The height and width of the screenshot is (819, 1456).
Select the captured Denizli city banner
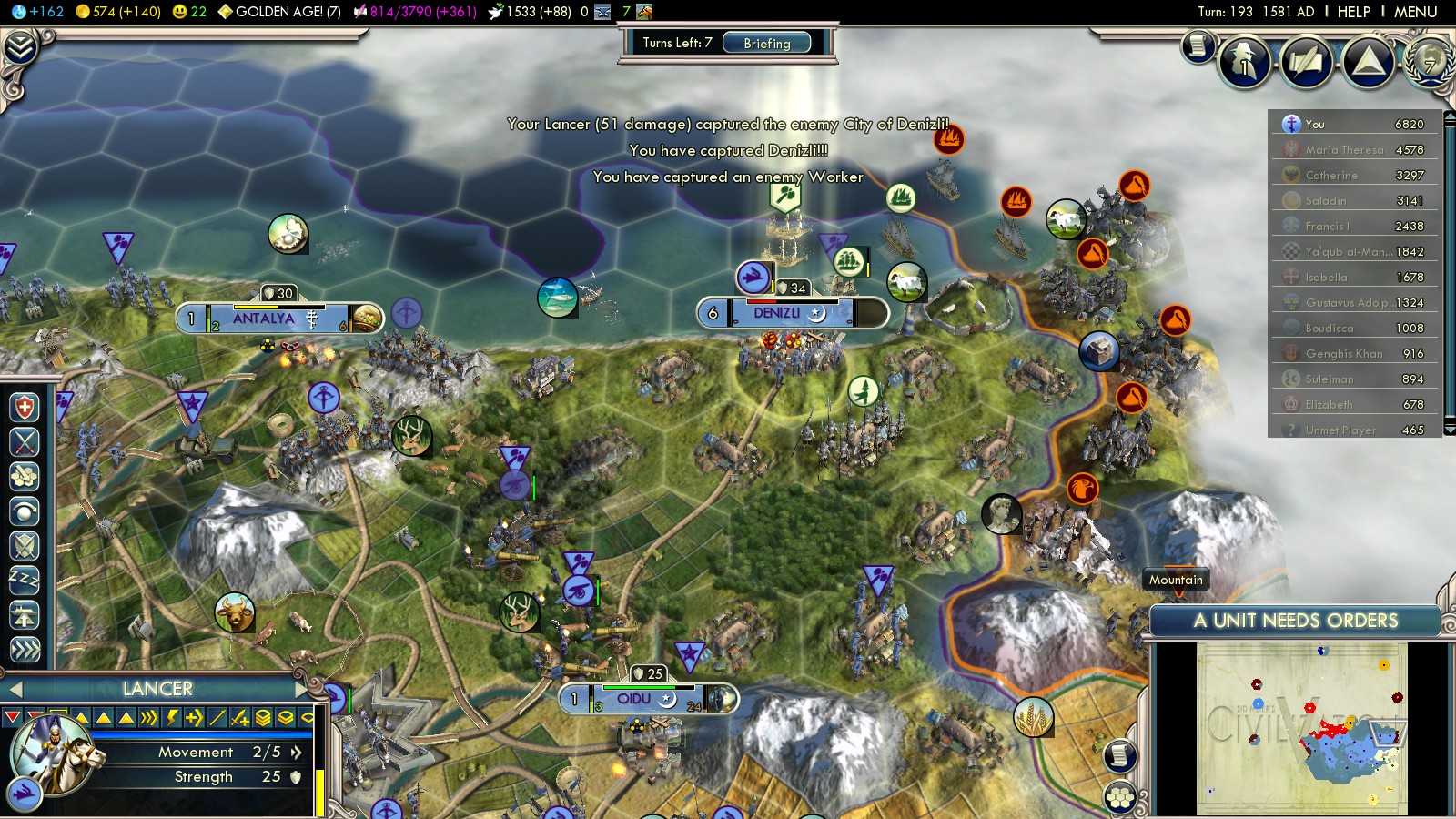point(776,313)
